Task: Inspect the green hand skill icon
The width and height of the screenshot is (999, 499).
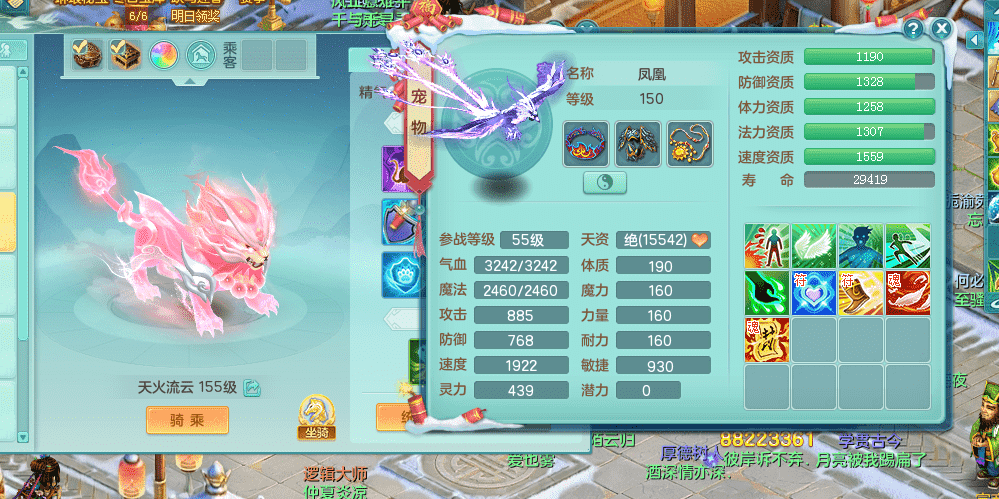Action: pyautogui.click(x=767, y=293)
